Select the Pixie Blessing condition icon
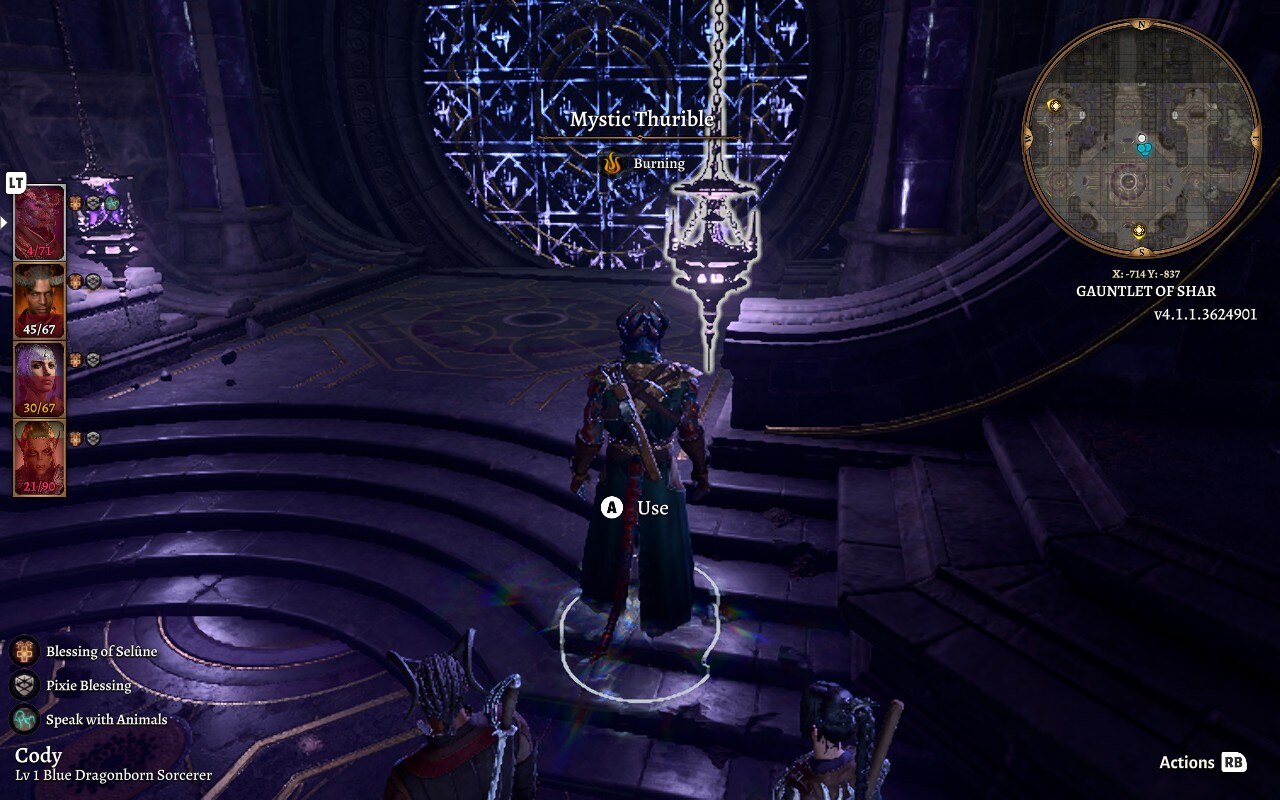This screenshot has width=1280, height=800. point(23,685)
